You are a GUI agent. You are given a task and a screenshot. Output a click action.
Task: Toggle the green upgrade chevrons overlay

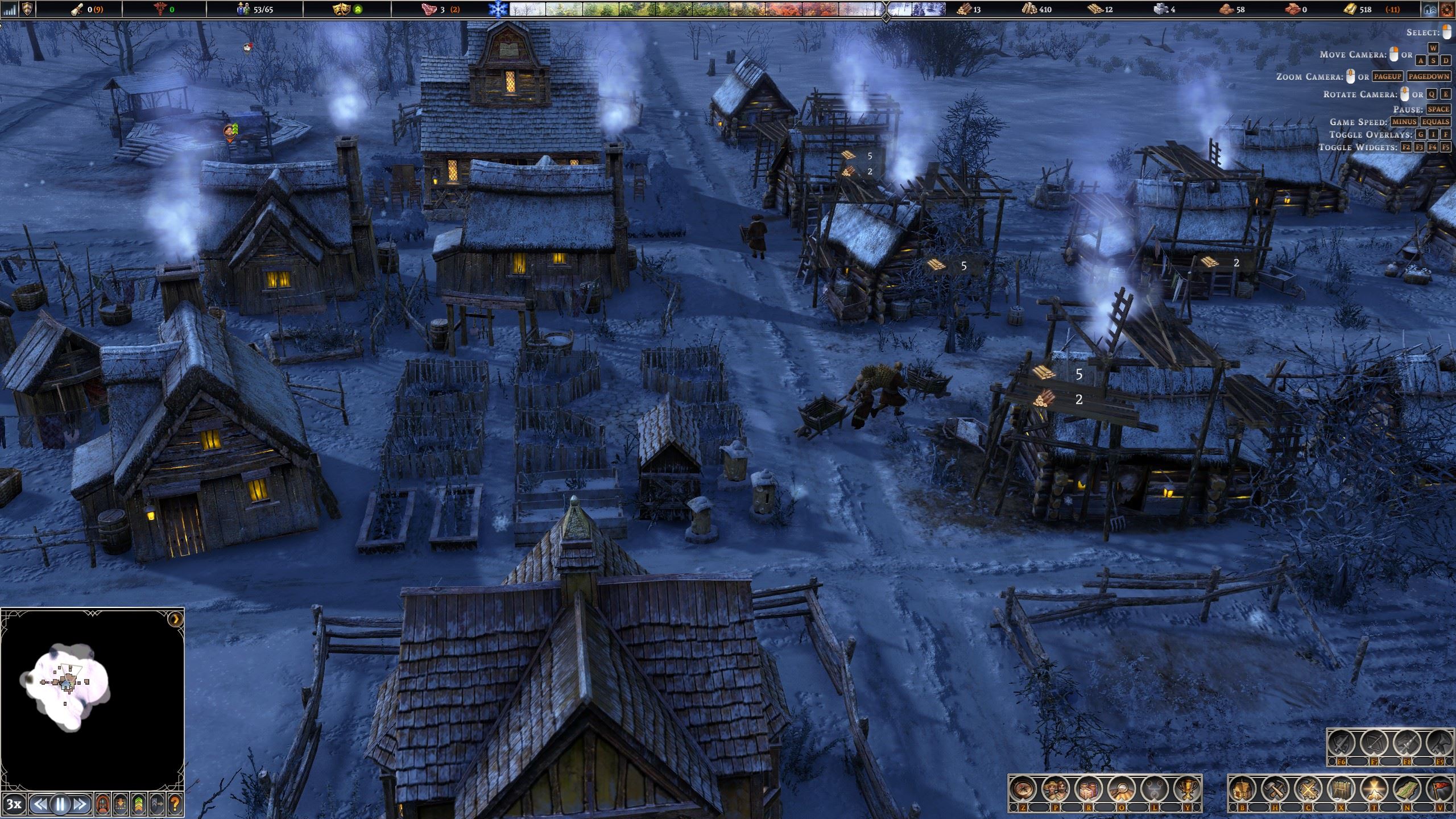point(139,804)
